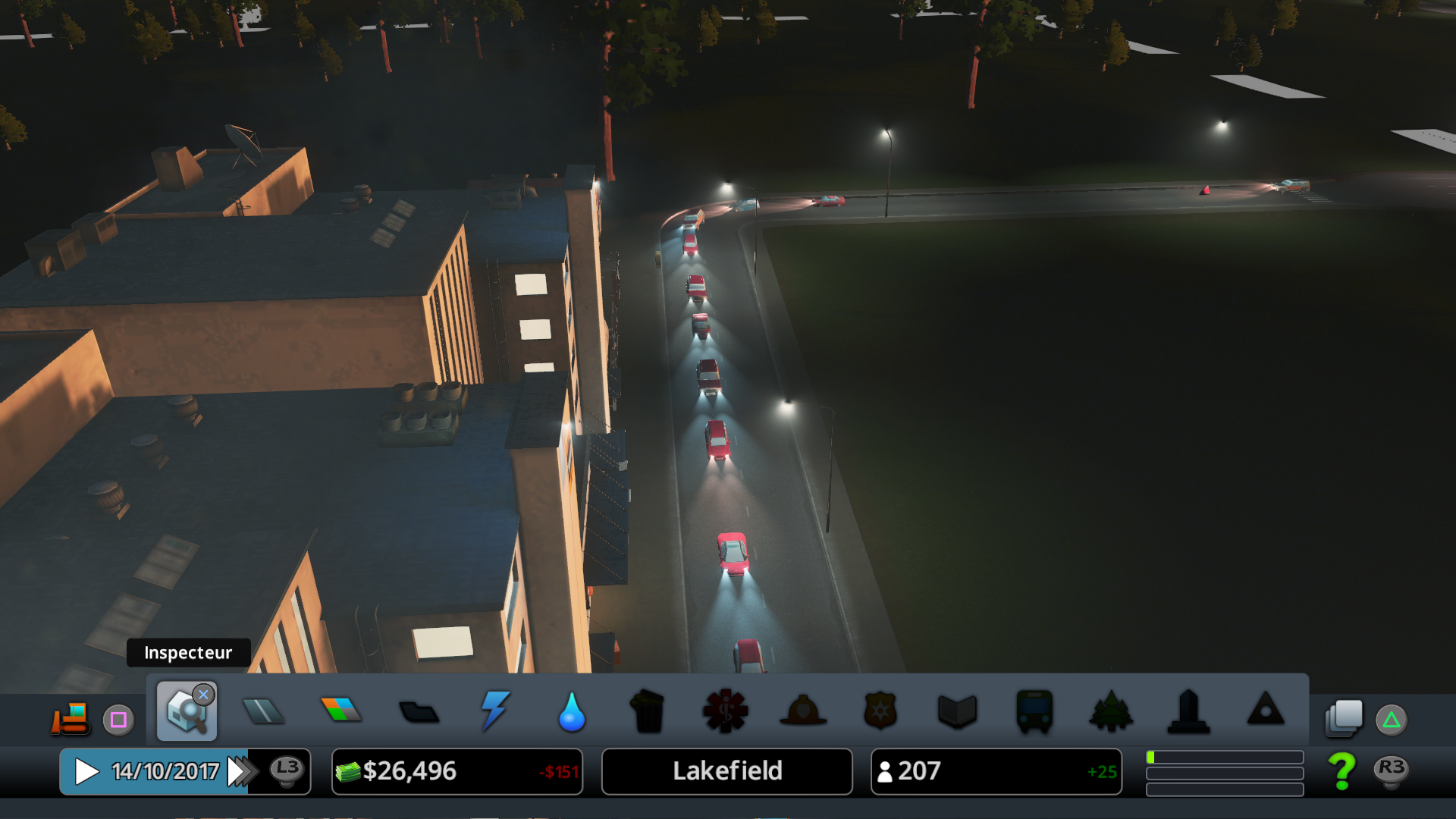Viewport: 1456px width, 819px height.
Task: Open the water droplet services menu
Action: click(572, 712)
